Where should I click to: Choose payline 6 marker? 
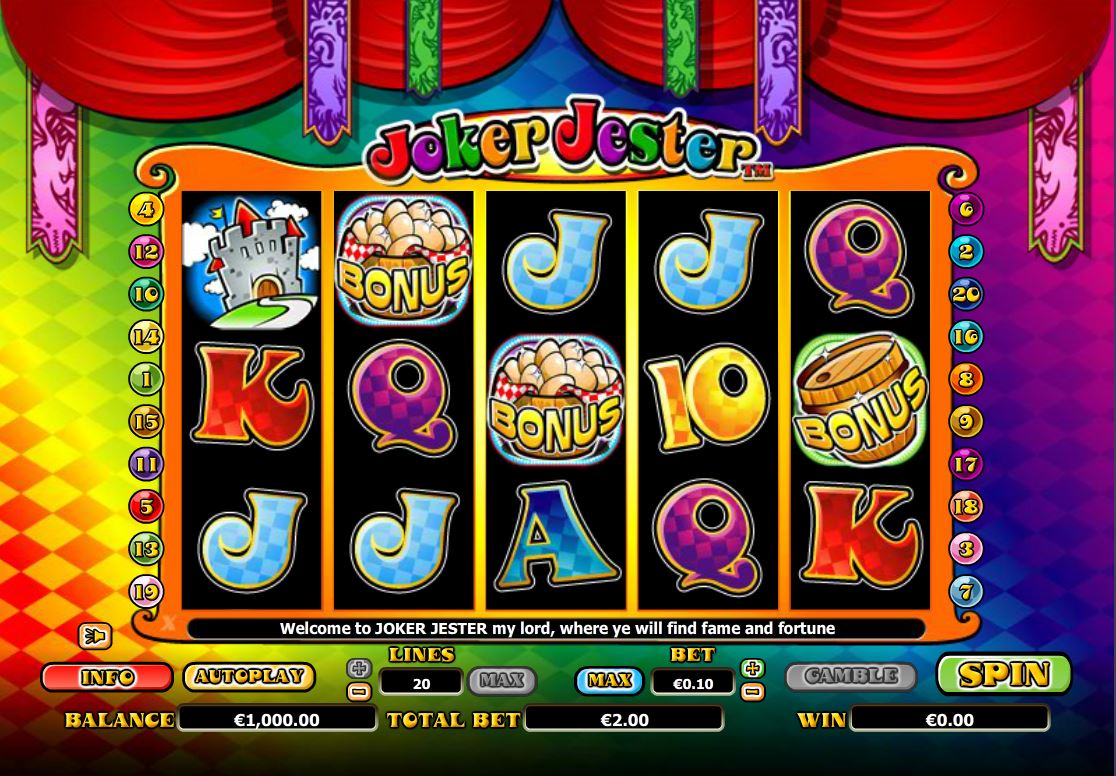pyautogui.click(x=966, y=209)
